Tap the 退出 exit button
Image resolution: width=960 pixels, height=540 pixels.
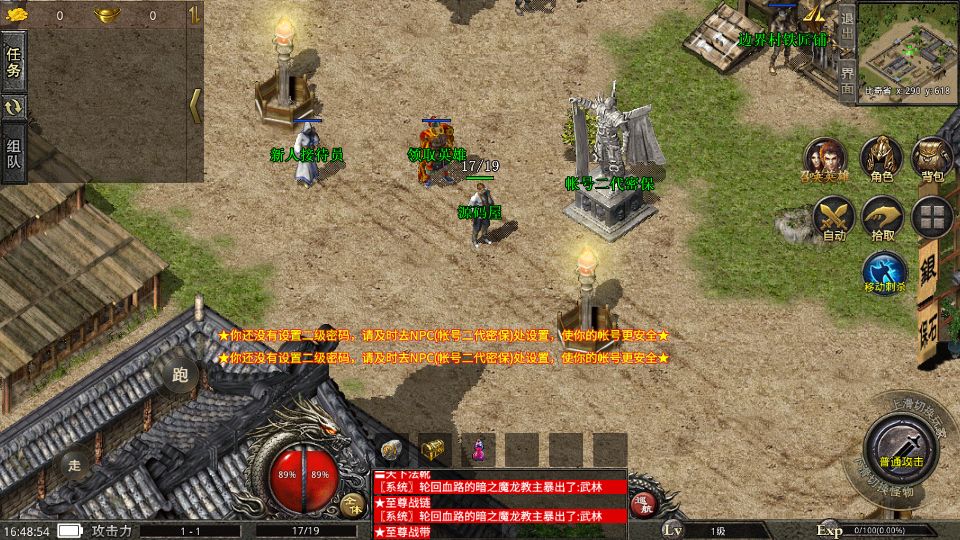pos(846,31)
